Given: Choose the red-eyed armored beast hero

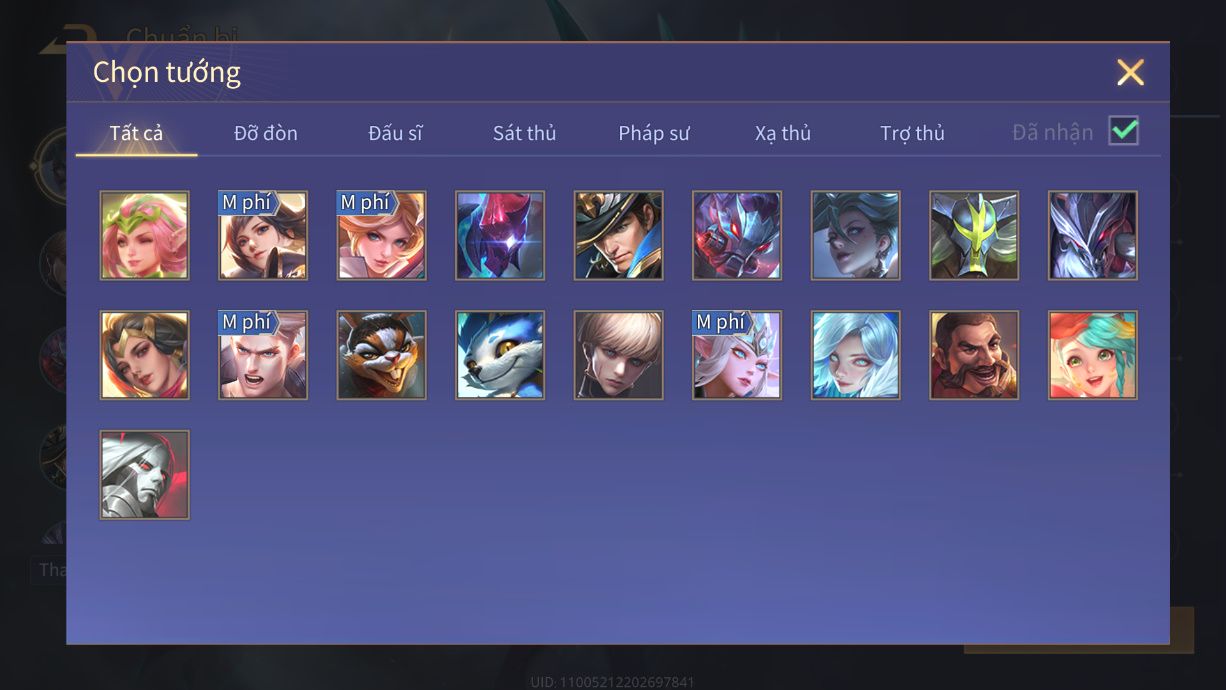Looking at the screenshot, I should pos(737,236).
